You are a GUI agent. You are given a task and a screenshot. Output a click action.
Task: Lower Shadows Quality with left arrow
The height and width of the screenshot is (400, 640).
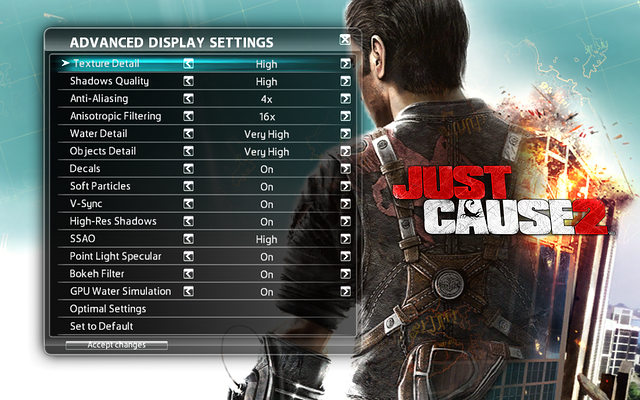(188, 82)
